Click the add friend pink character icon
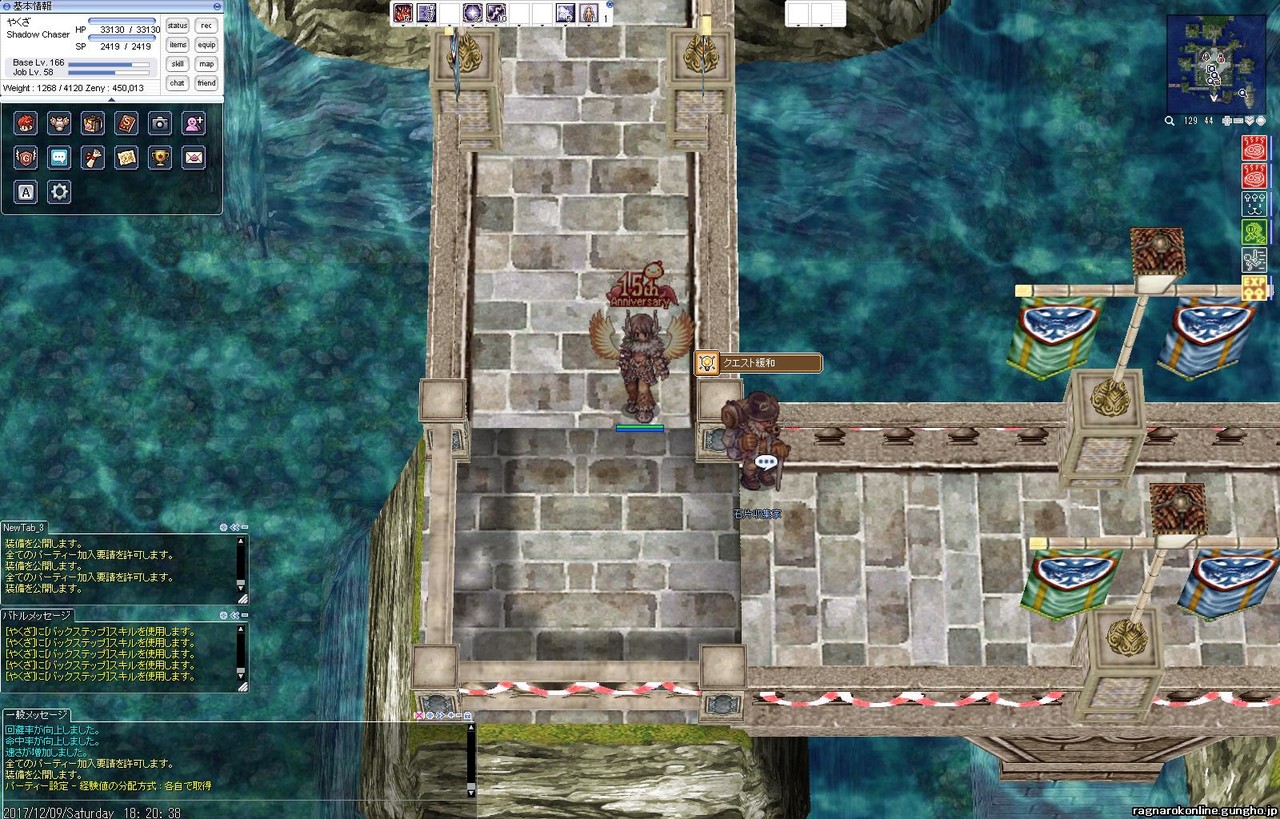Viewport: 1280px width, 819px height. [193, 123]
